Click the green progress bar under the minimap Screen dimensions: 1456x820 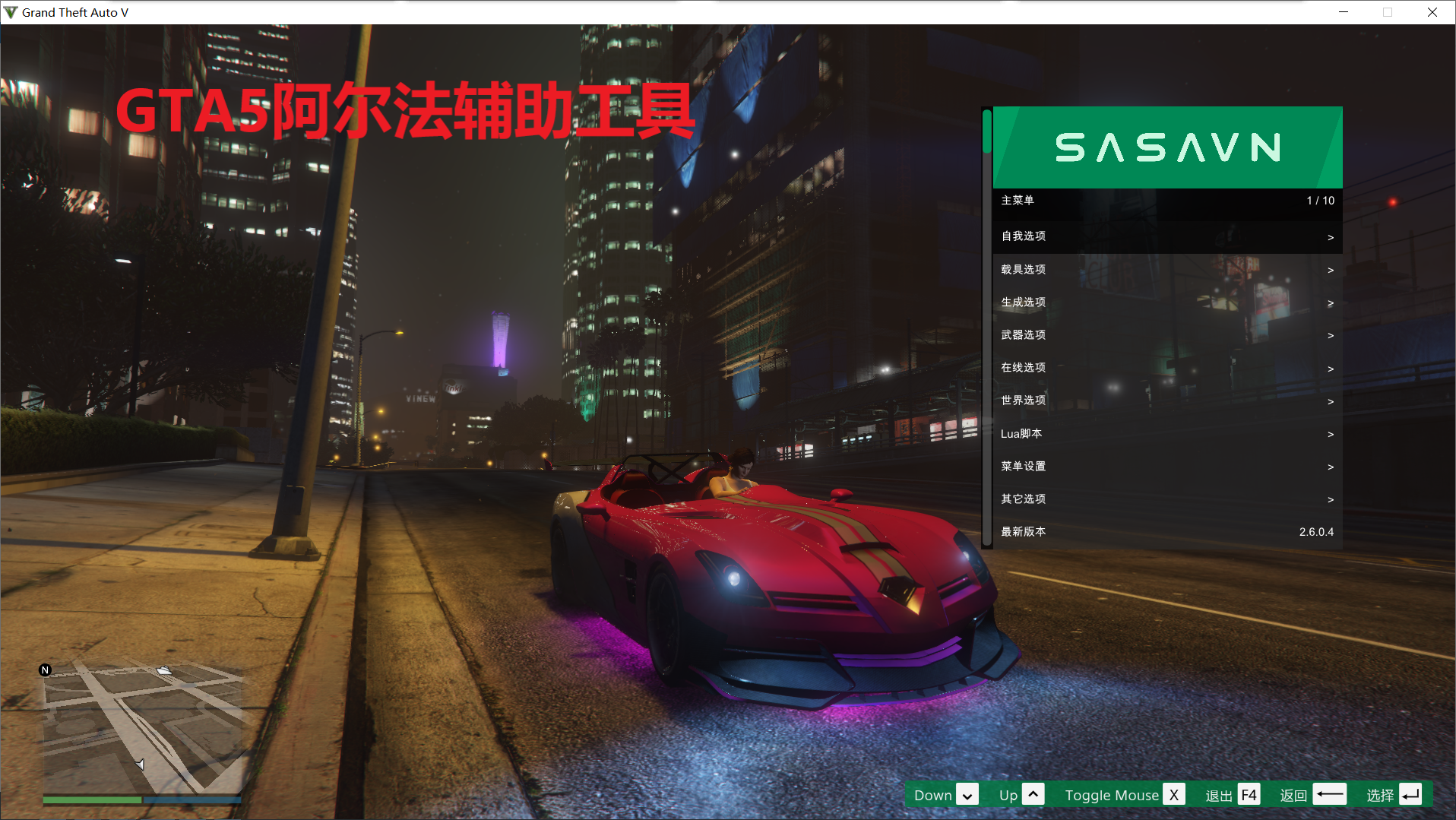[91, 800]
